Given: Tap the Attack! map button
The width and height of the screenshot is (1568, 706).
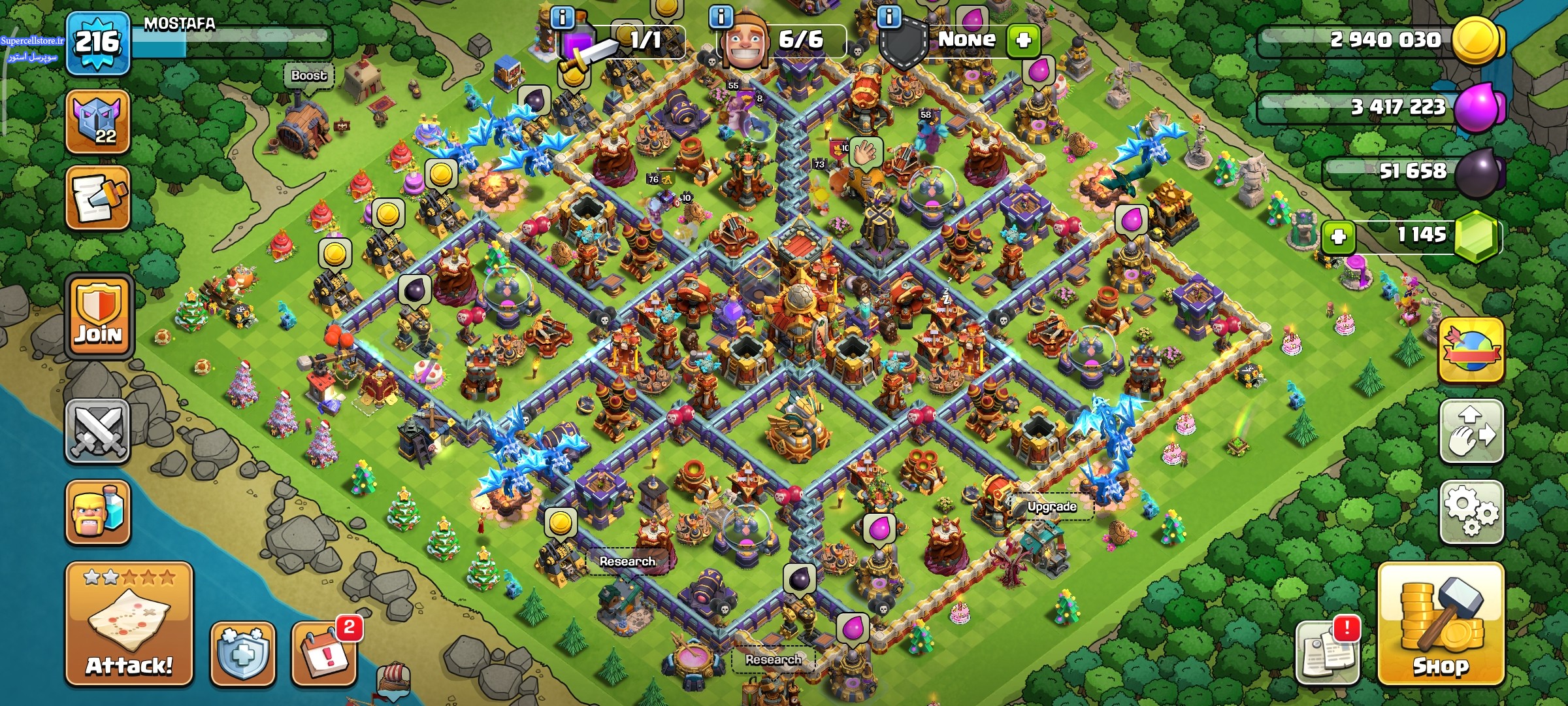Looking at the screenshot, I should [129, 623].
